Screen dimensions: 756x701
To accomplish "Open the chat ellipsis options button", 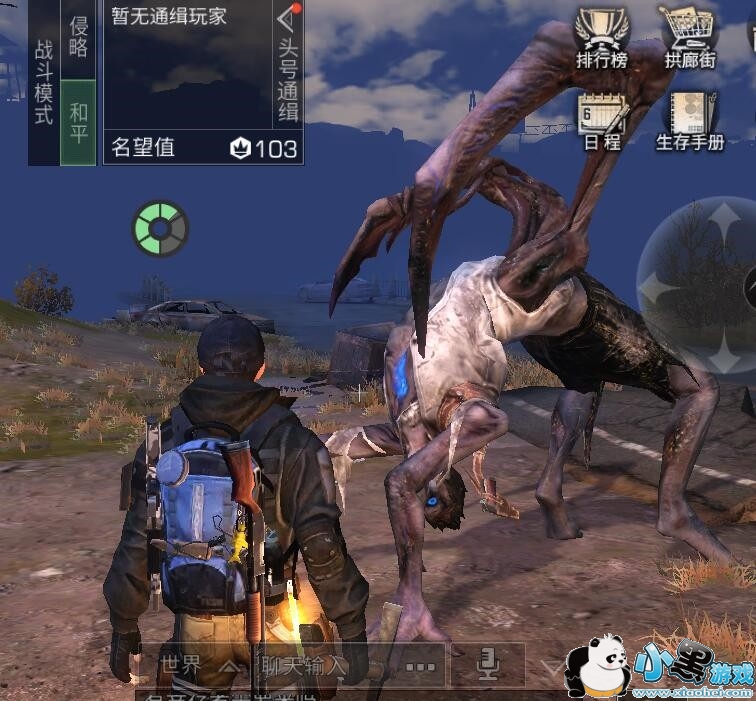I will [420, 665].
